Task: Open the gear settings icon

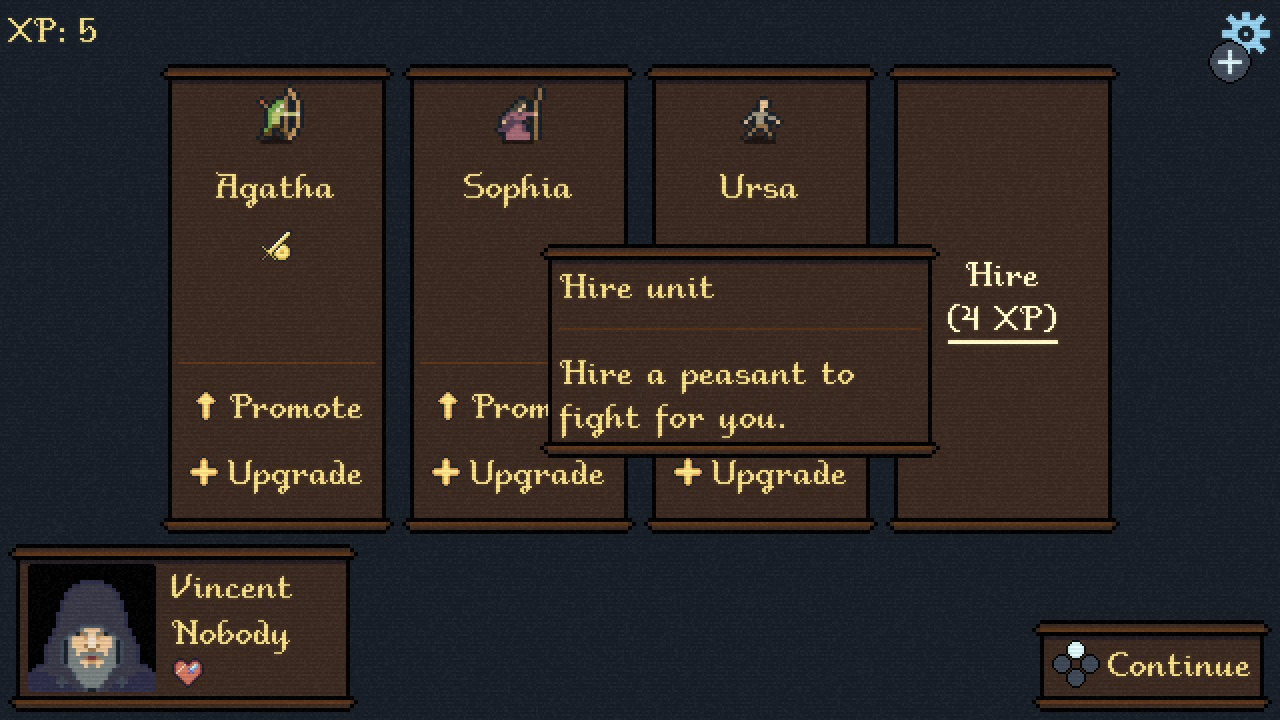Action: 1246,32
